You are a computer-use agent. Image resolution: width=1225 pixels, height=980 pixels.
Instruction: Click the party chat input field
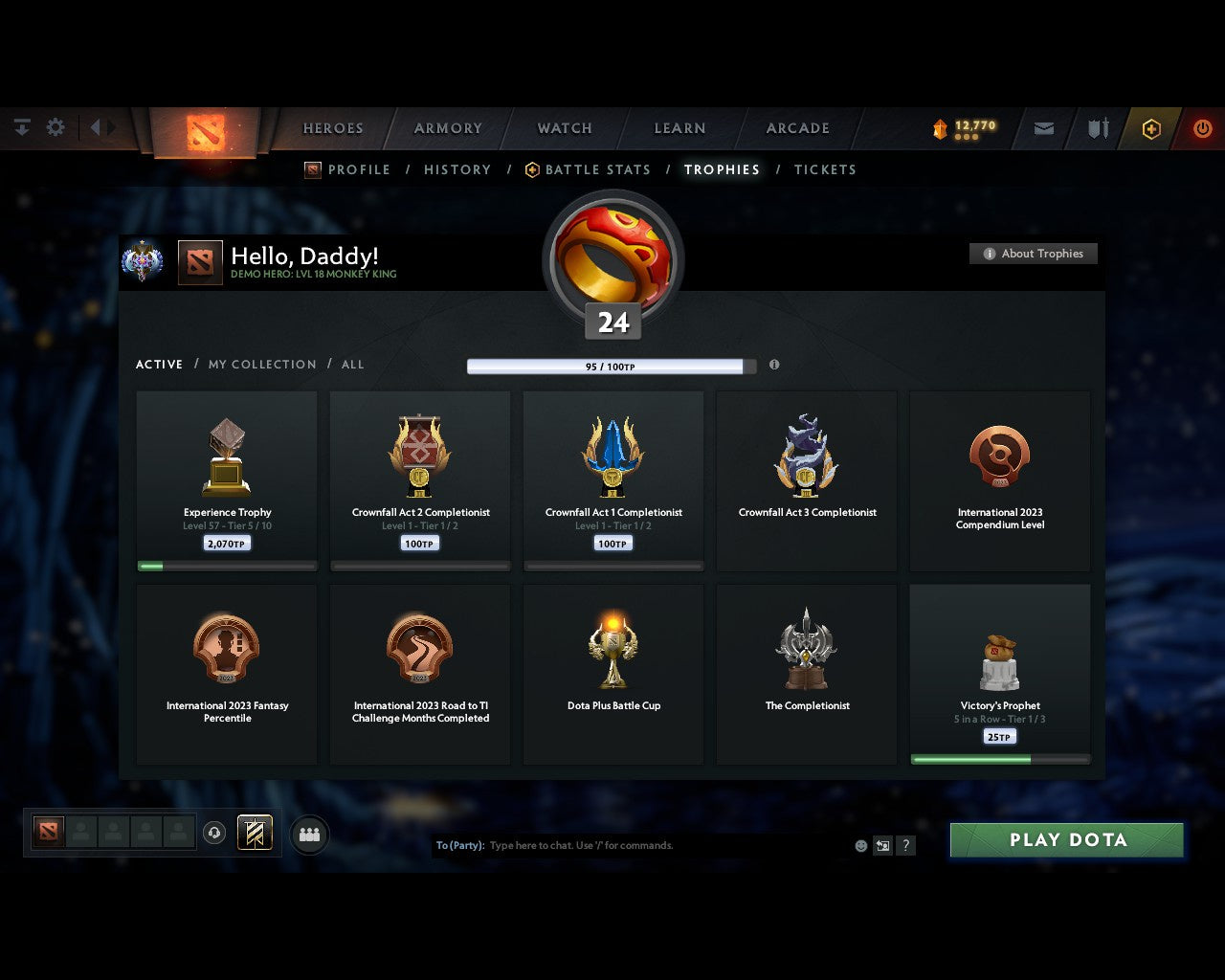tap(622, 845)
